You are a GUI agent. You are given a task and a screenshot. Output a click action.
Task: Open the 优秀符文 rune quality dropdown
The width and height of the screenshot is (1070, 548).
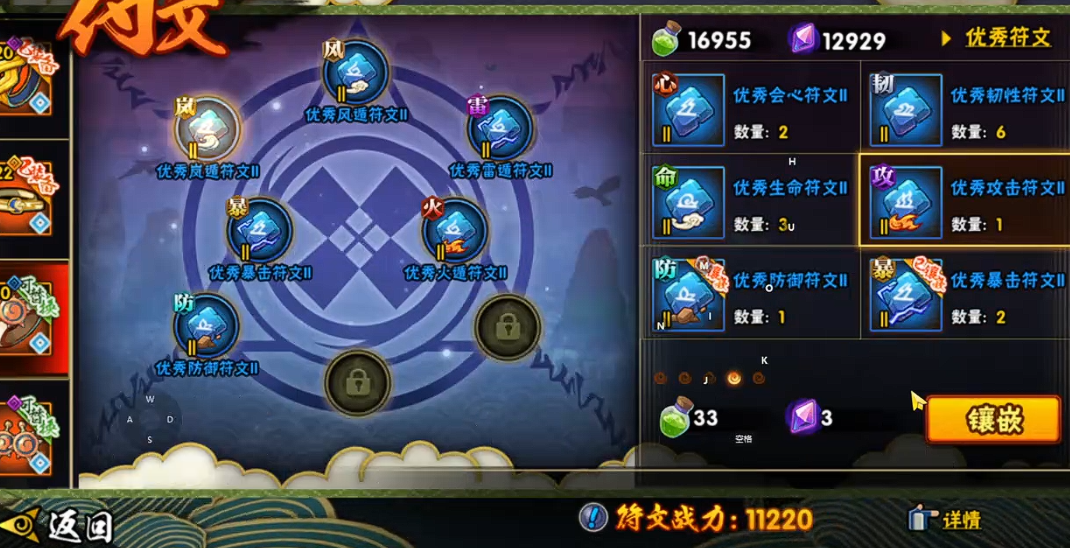coord(996,39)
